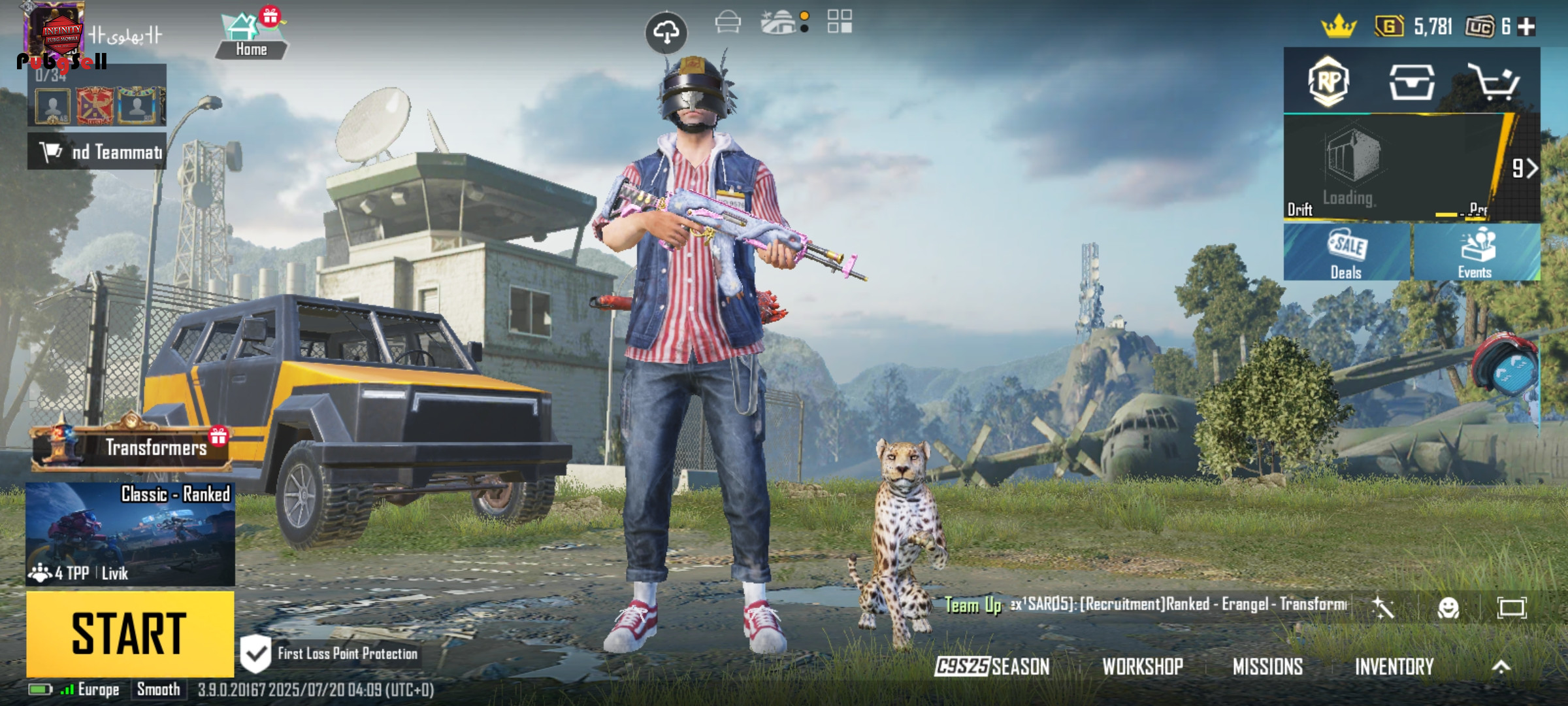Add UC with the plus button
The height and width of the screenshot is (706, 1568).
click(x=1527, y=27)
